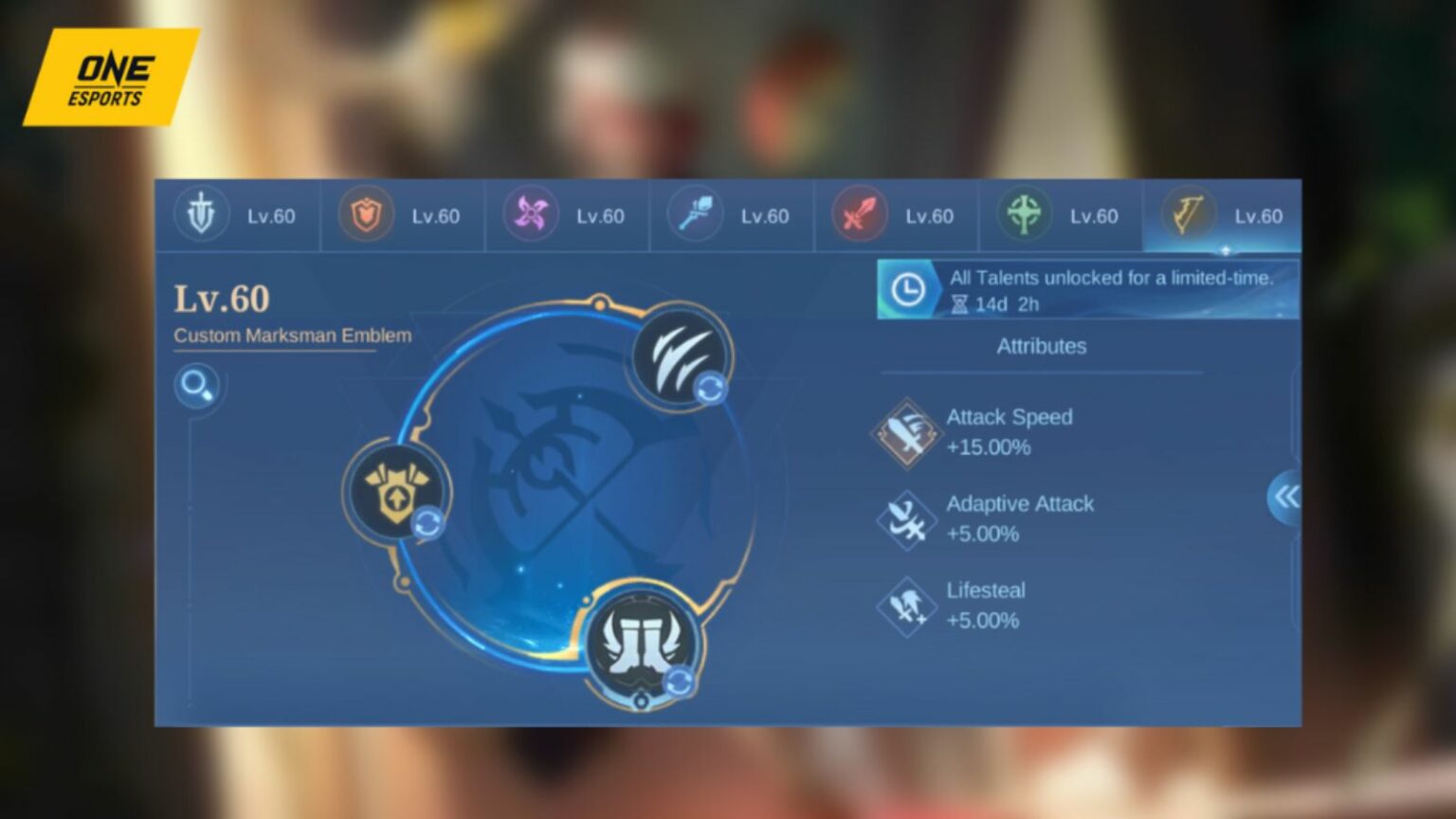Viewport: 1456px width, 819px height.
Task: Select the Mage emblem wand icon
Action: pyautogui.click(x=693, y=215)
